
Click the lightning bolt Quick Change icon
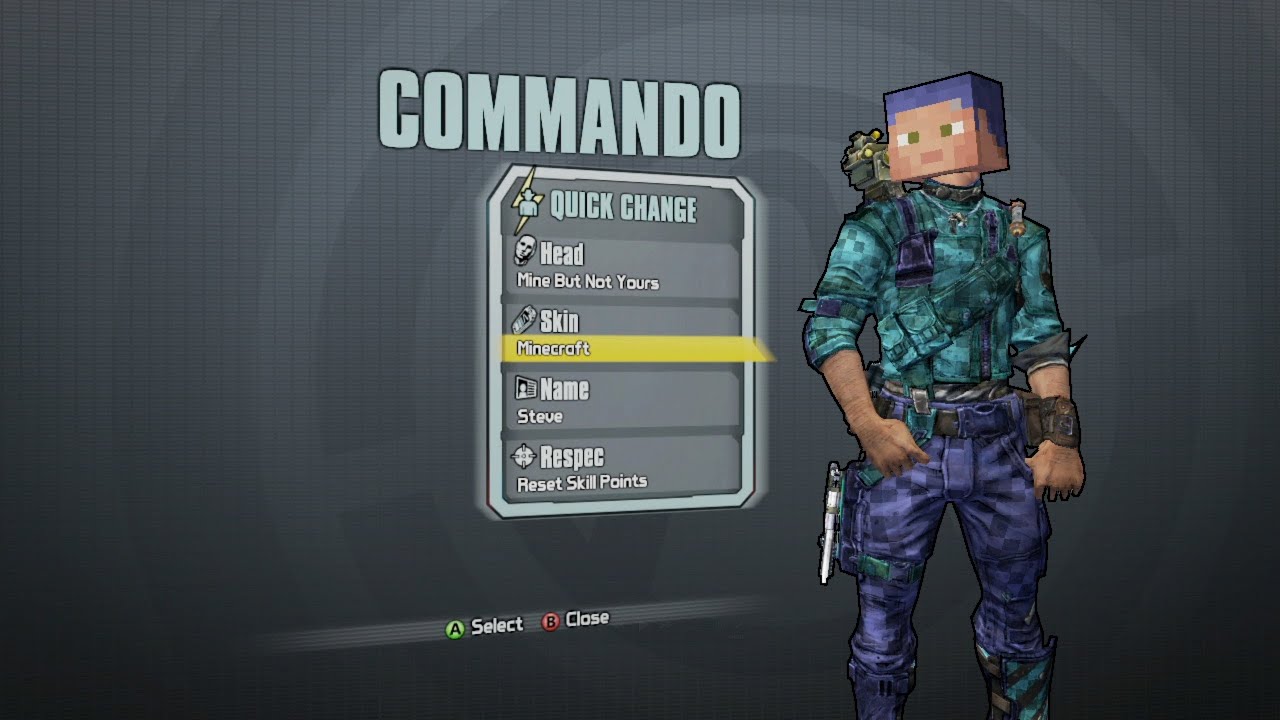coord(527,206)
